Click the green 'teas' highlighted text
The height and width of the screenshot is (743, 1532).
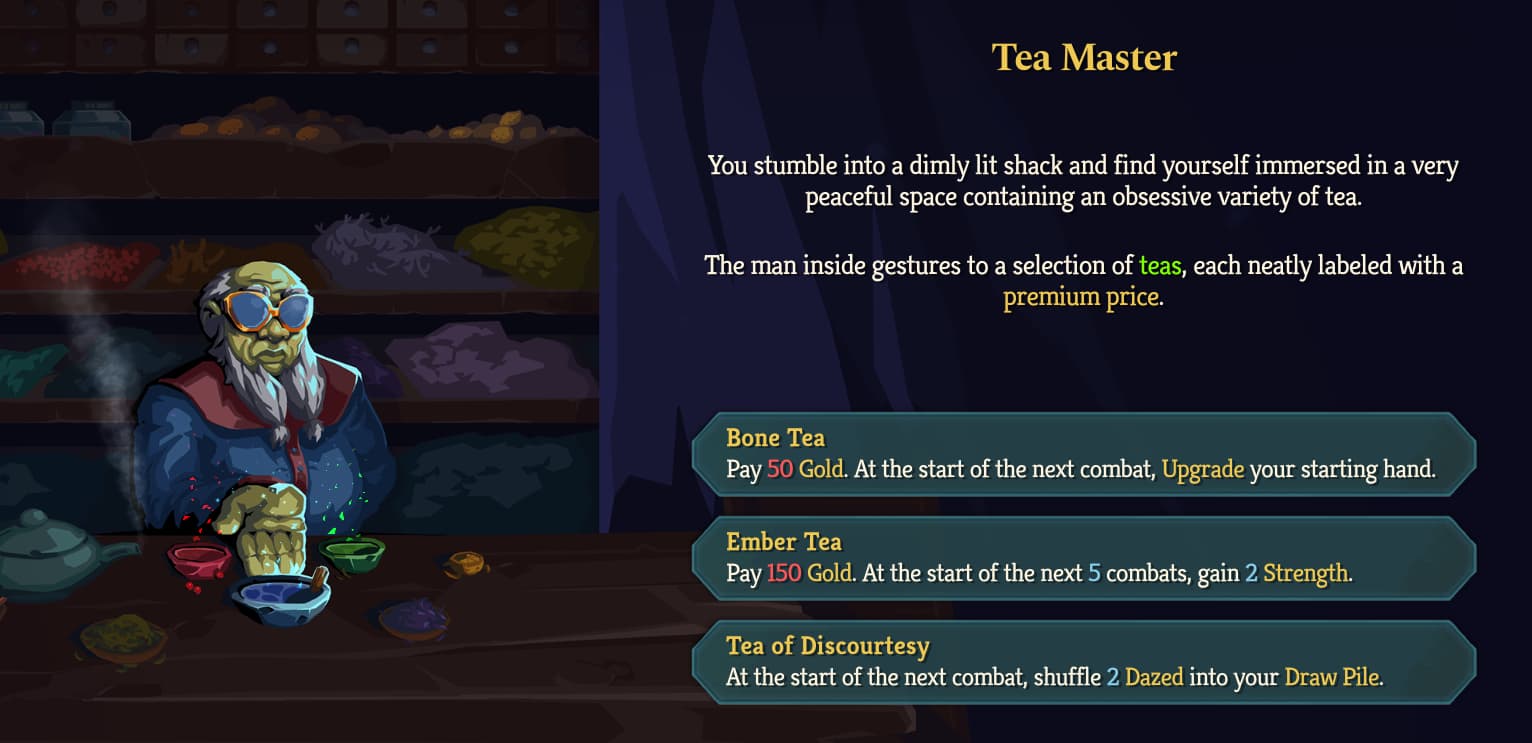click(1160, 266)
